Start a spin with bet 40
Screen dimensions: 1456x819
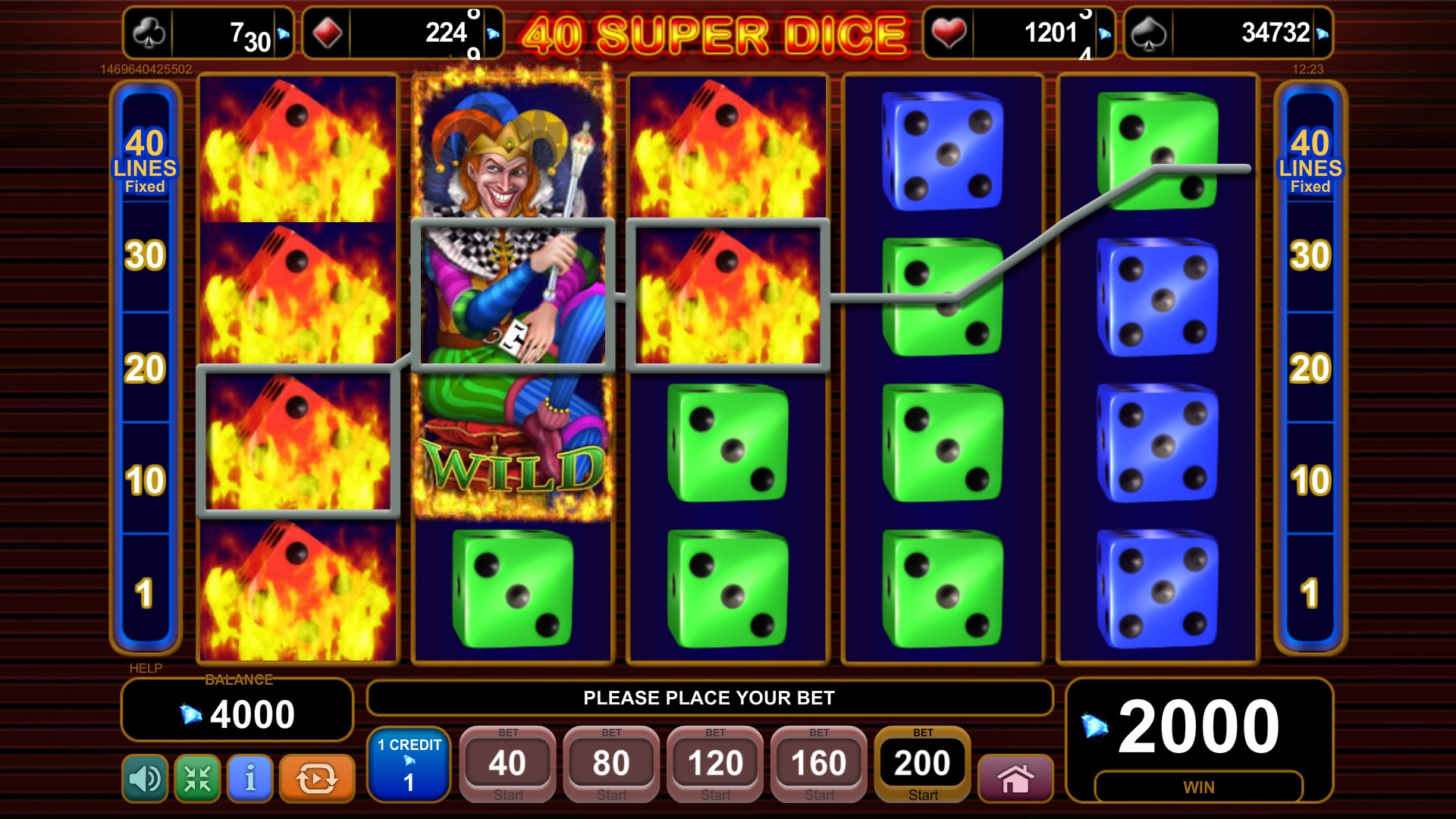click(x=507, y=764)
